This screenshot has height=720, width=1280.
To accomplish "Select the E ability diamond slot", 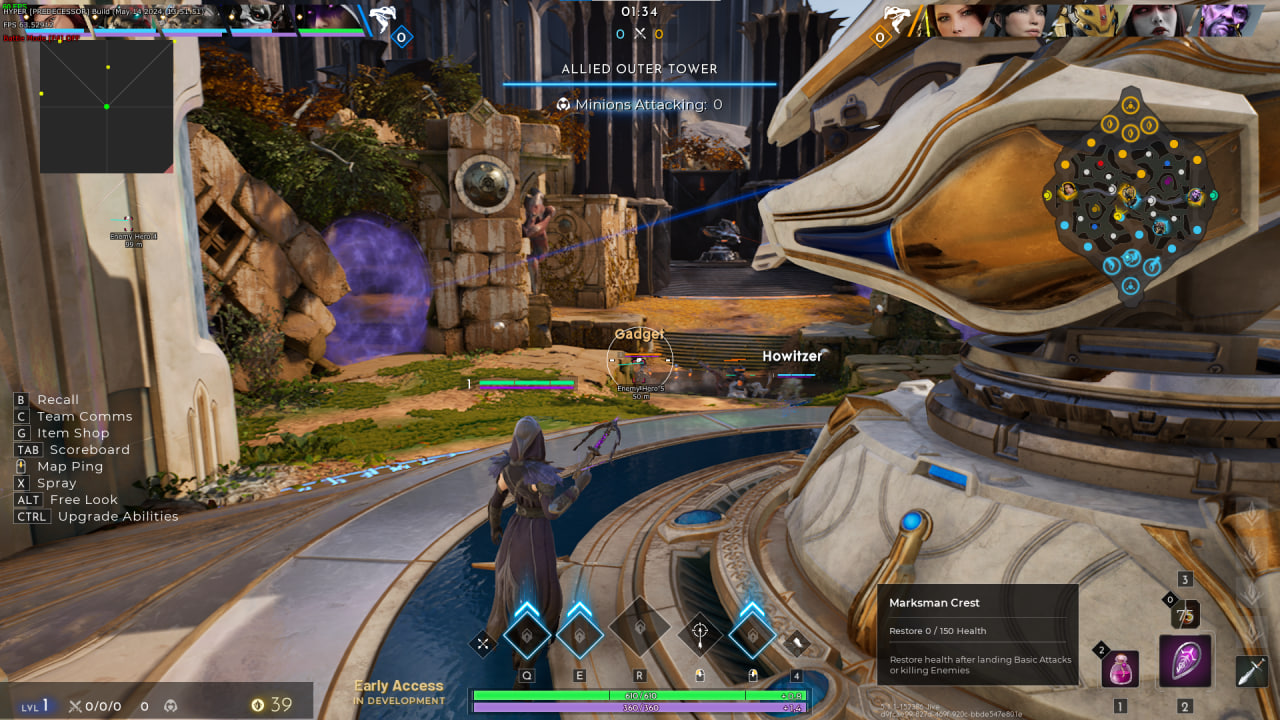I will [x=579, y=634].
